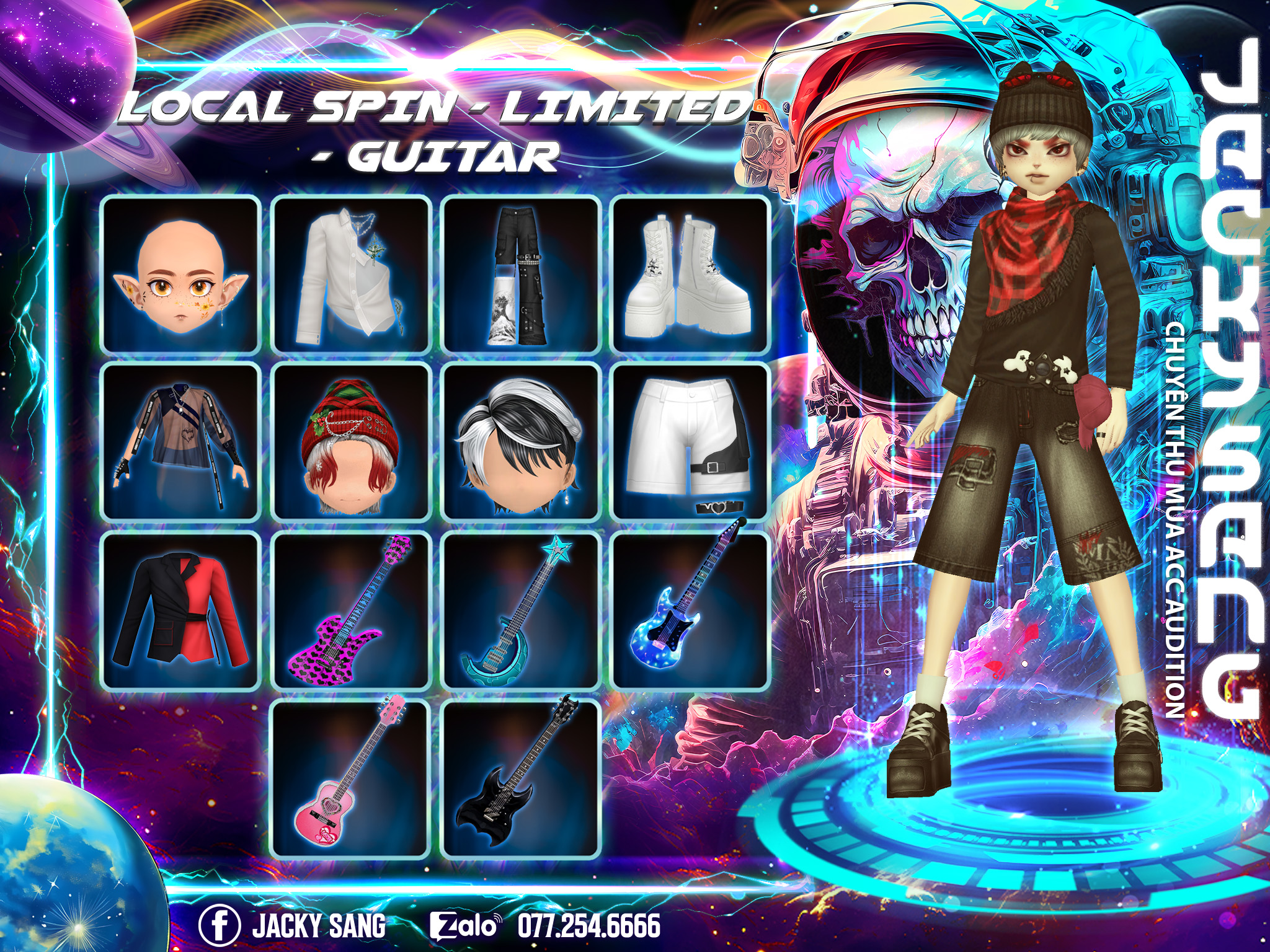The width and height of the screenshot is (1270, 952).
Task: Select the elf-eared face item tile
Action: click(x=180, y=275)
